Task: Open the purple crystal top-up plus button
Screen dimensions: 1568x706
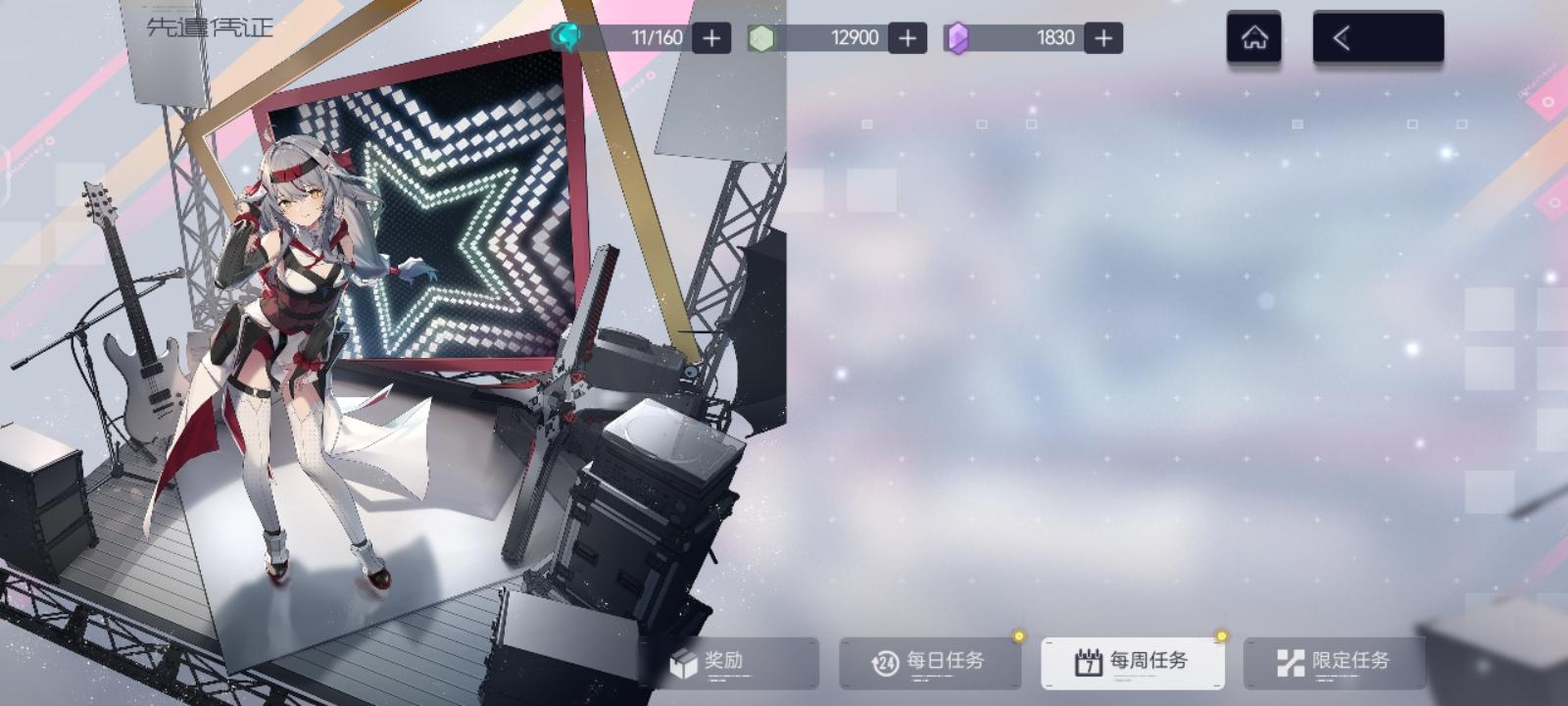Action: [1102, 37]
